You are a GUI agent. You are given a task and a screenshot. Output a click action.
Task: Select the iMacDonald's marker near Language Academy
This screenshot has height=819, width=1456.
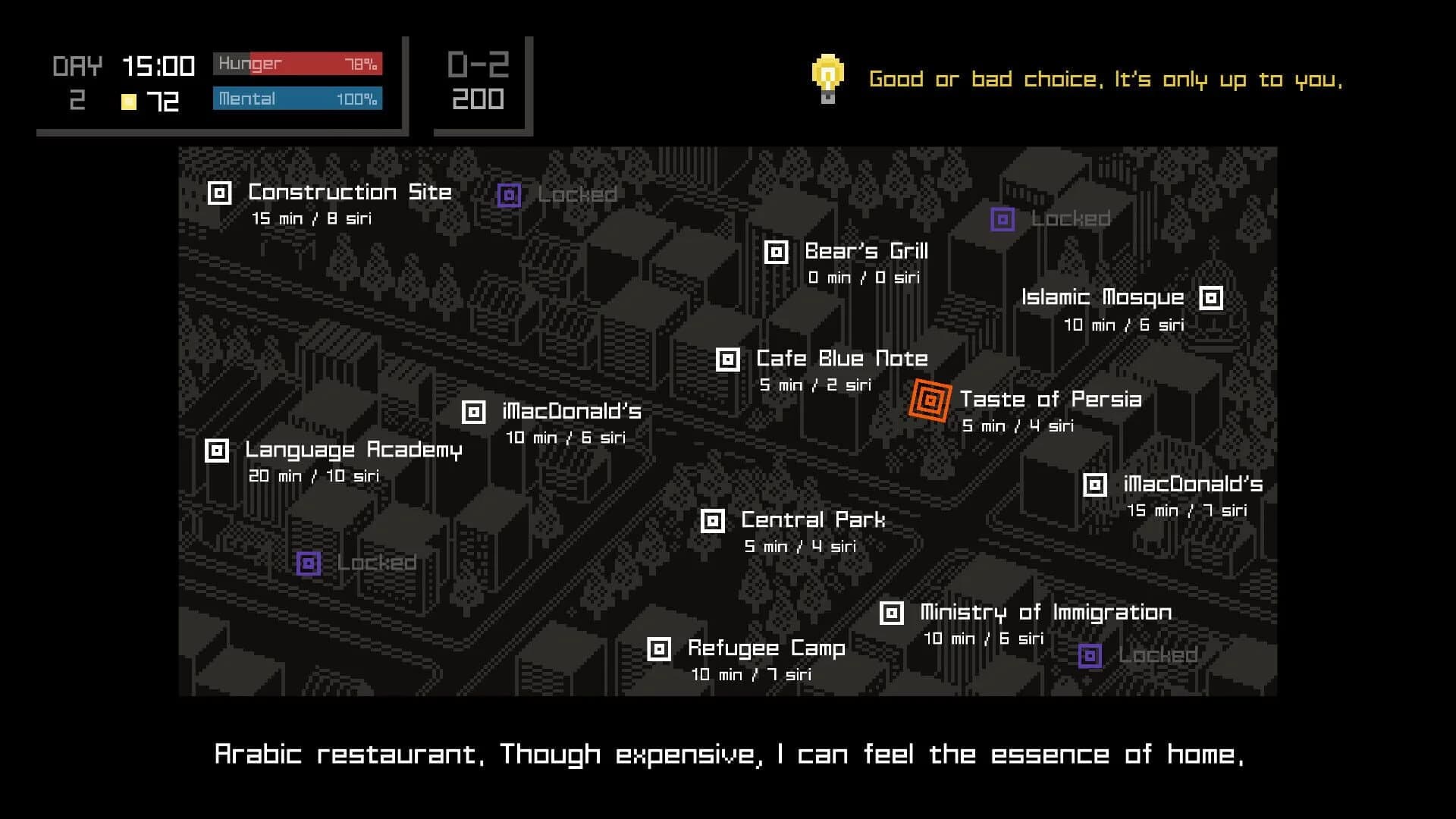tap(473, 411)
